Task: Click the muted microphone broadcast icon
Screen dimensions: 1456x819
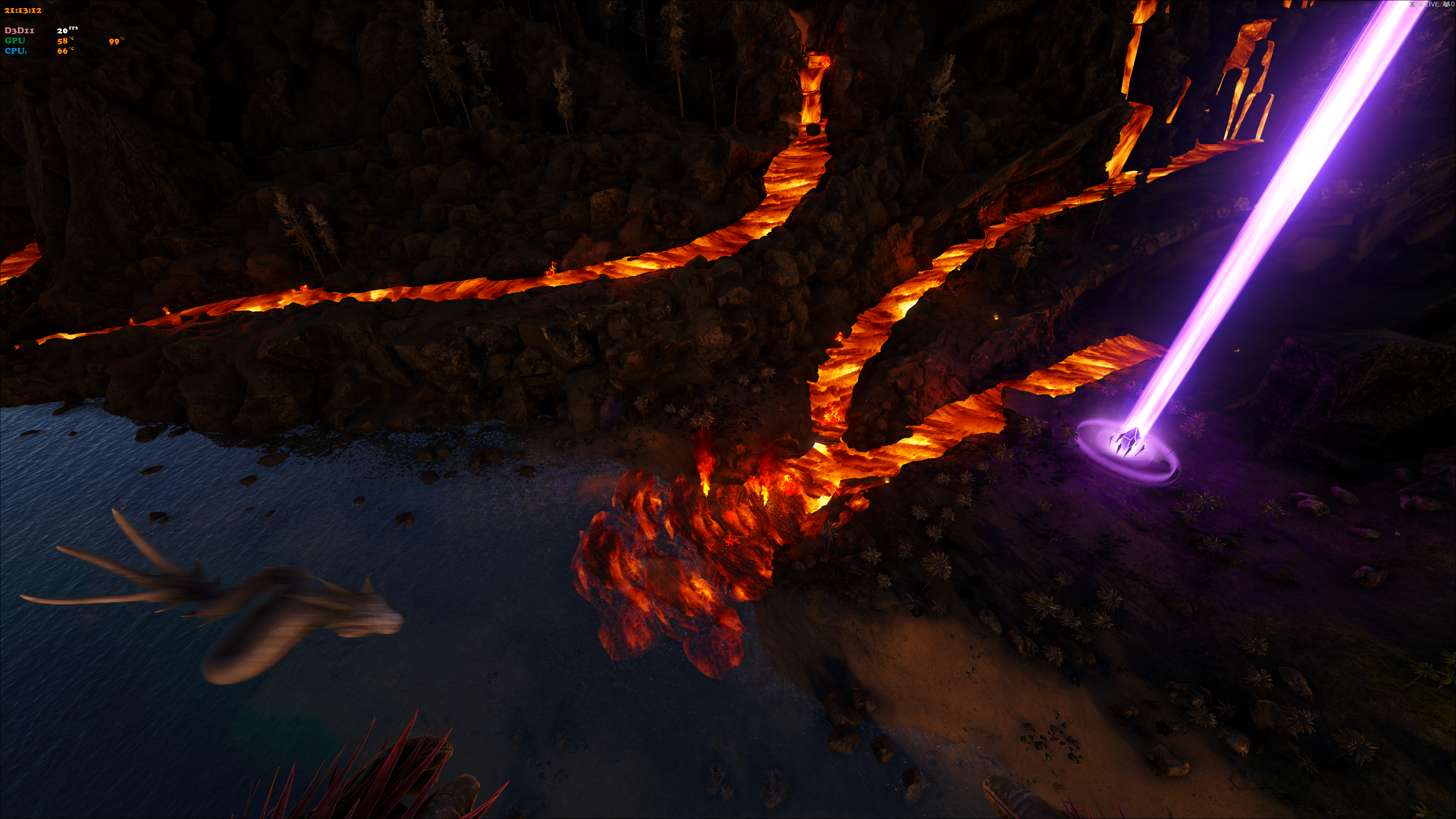Action: click(1412, 5)
